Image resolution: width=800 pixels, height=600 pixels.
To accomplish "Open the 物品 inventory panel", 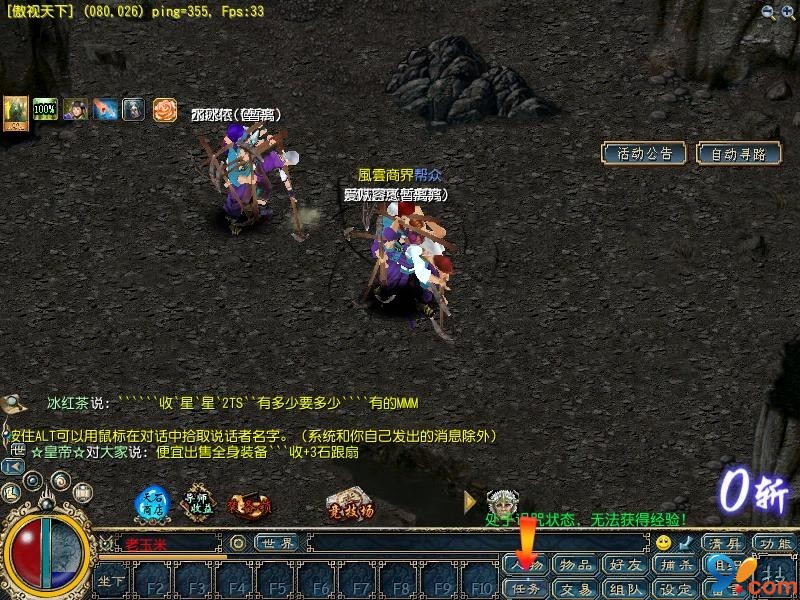I will [x=576, y=566].
